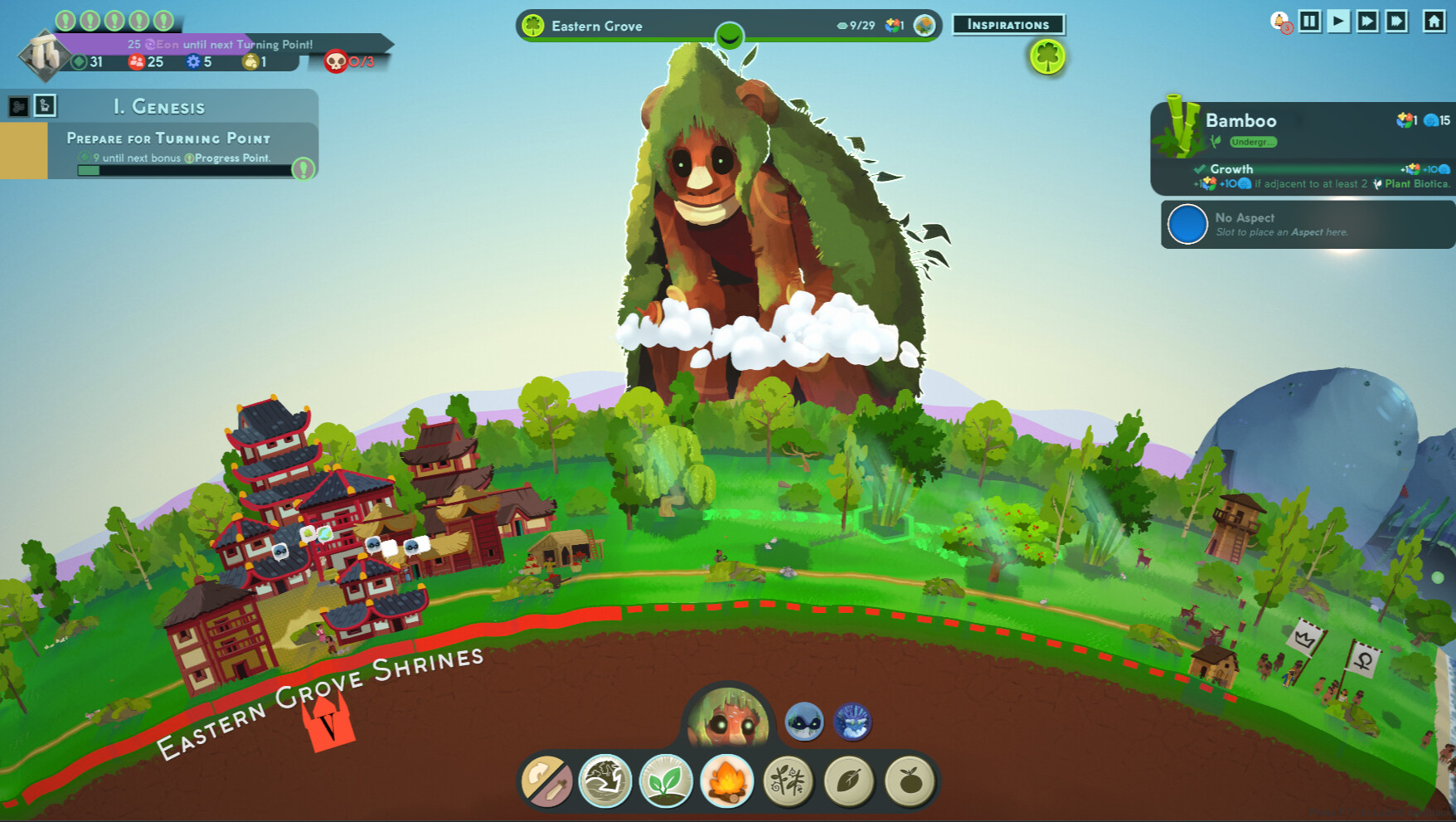Open the notification bell alerts
Screen dimensions: 1456x822
coord(1280,22)
